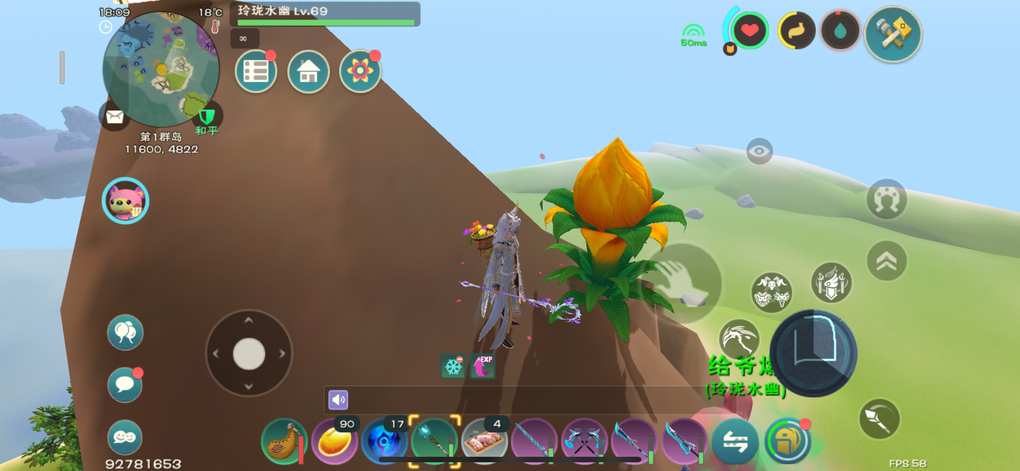Image resolution: width=1020 pixels, height=471 pixels.
Task: Select the pink bear pet avatar
Action: point(125,200)
